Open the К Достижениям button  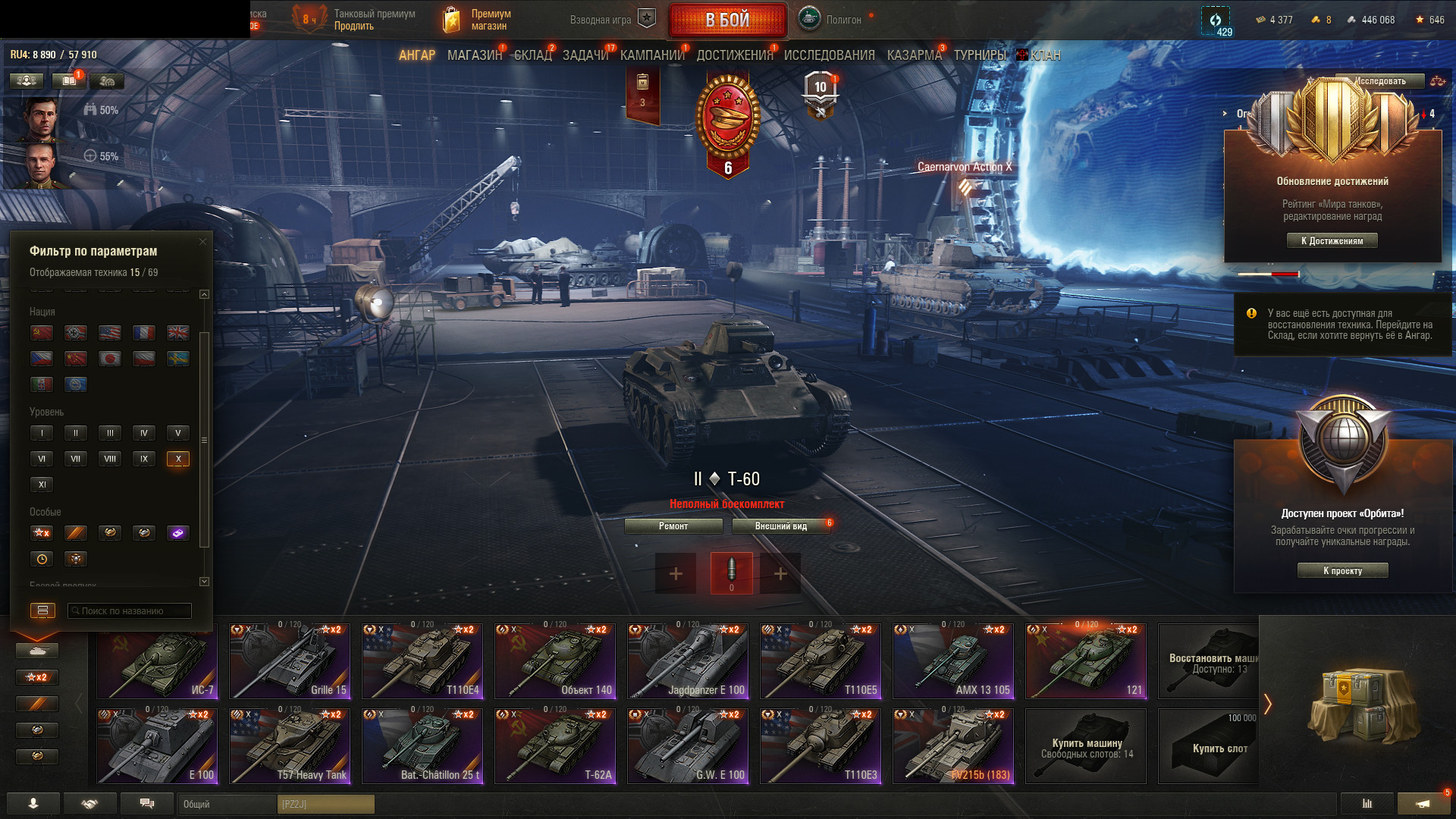(1332, 241)
